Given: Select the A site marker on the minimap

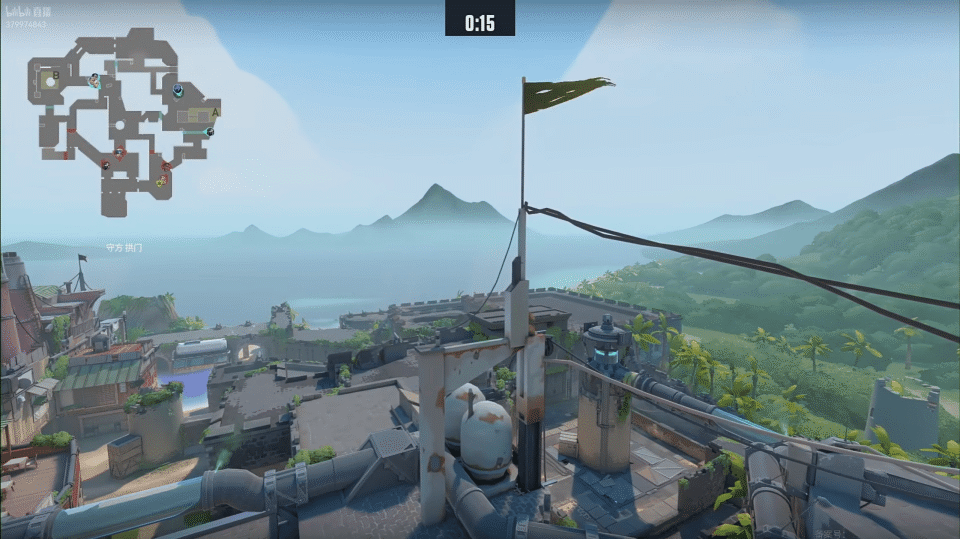Looking at the screenshot, I should 215,111.
